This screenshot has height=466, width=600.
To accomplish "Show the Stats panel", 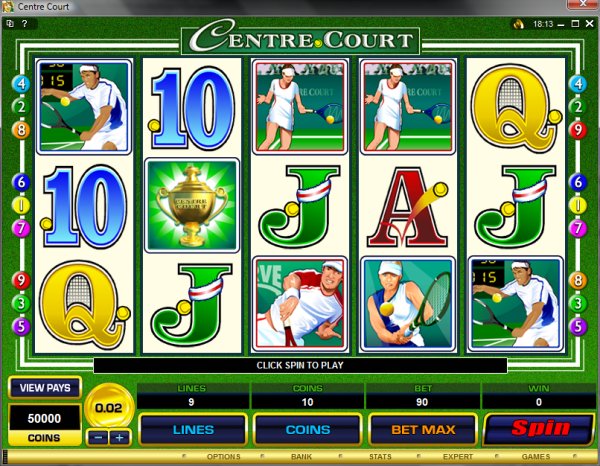I will point(378,458).
